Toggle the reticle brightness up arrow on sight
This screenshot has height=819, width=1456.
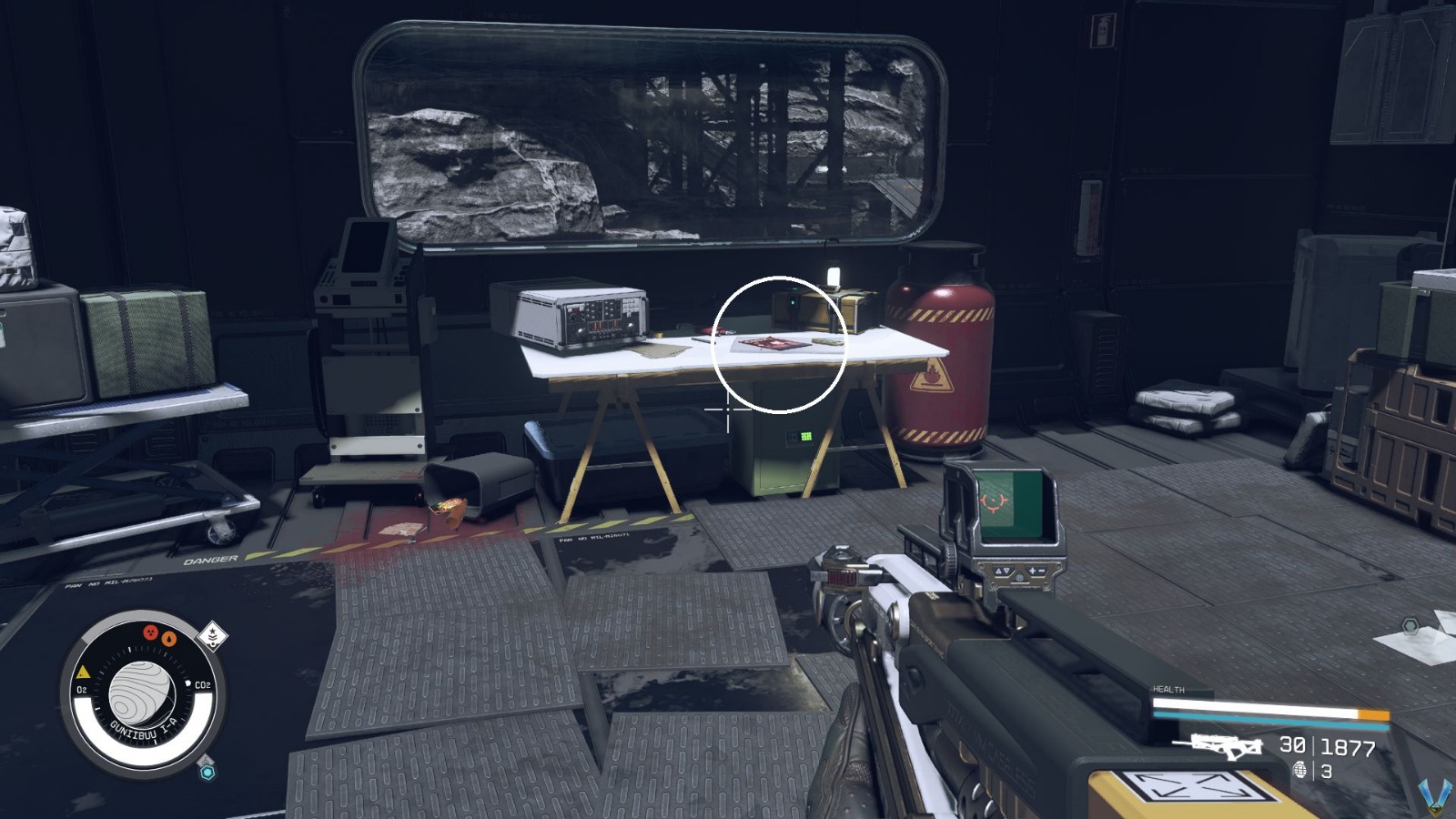coord(999,571)
